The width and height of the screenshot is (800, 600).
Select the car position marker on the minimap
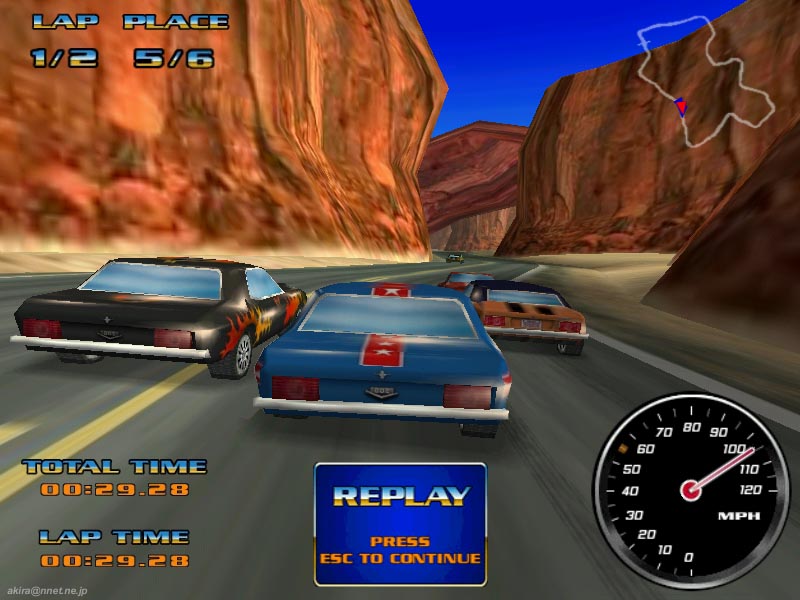coord(681,106)
